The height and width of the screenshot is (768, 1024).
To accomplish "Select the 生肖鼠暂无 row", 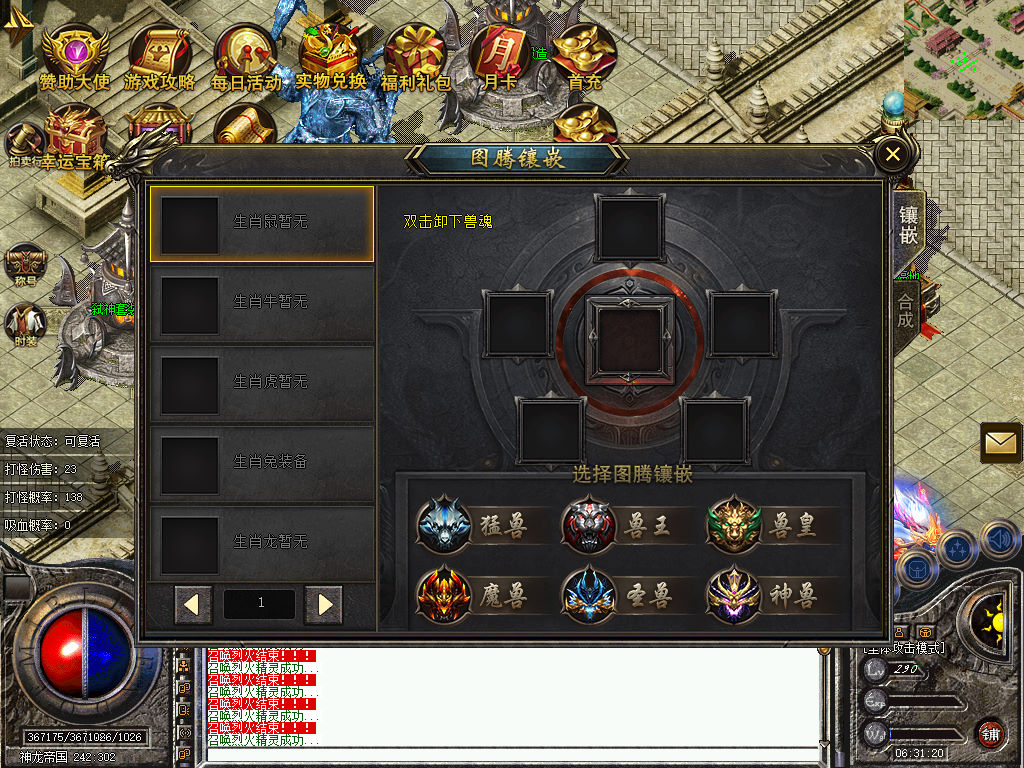I will coord(262,223).
